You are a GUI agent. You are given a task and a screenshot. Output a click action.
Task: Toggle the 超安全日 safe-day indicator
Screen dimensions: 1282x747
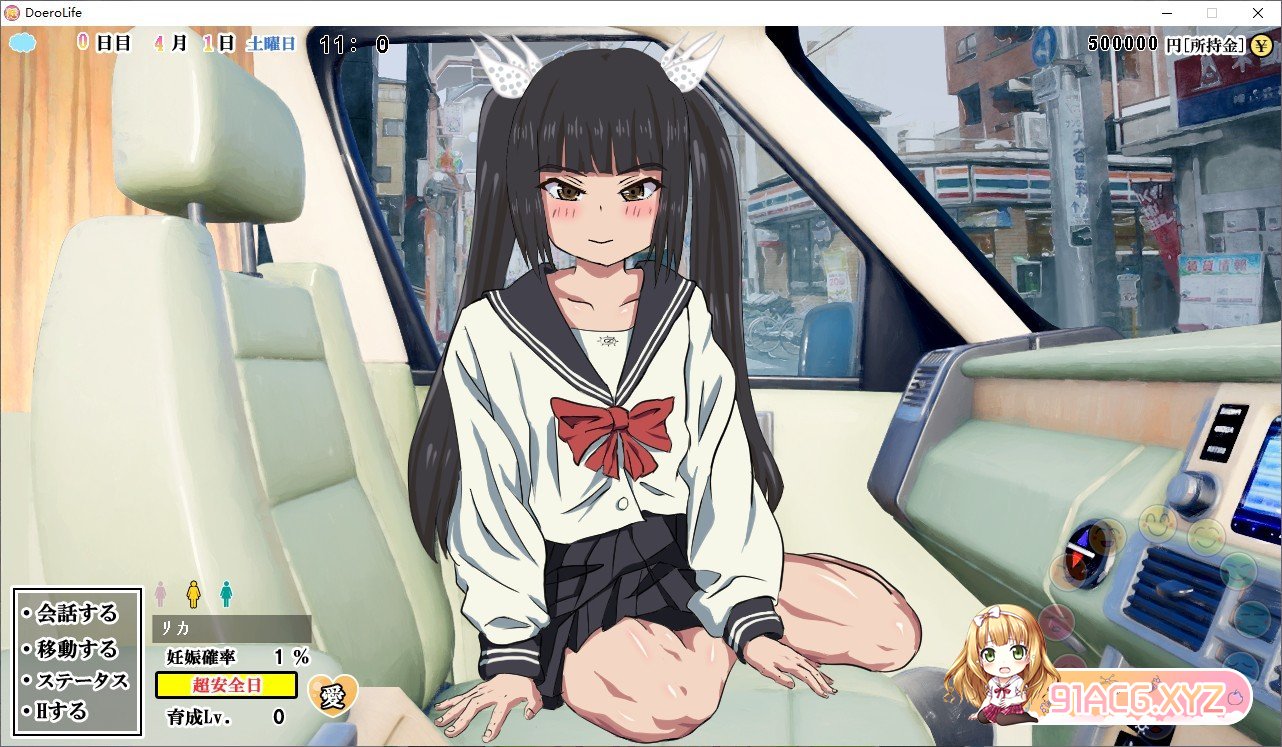224,685
